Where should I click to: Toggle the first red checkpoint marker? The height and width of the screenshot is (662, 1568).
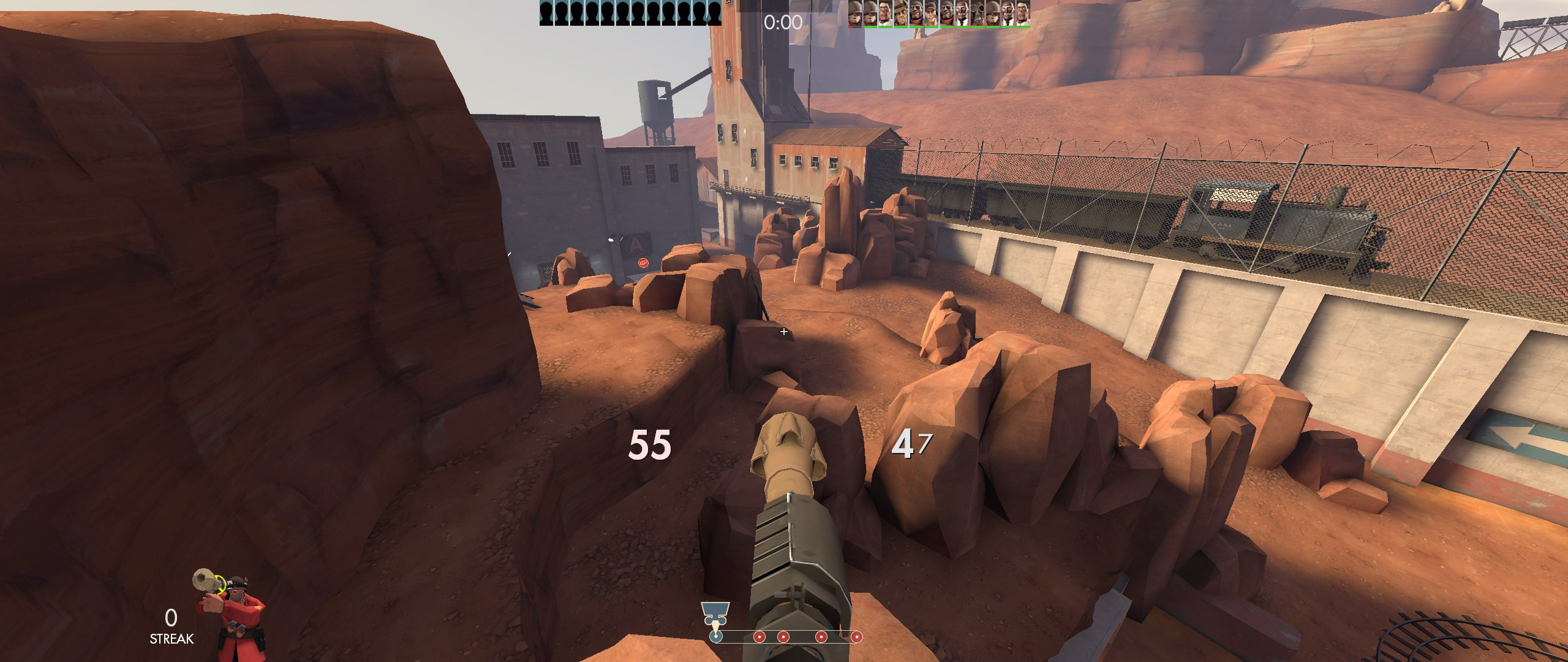759,637
